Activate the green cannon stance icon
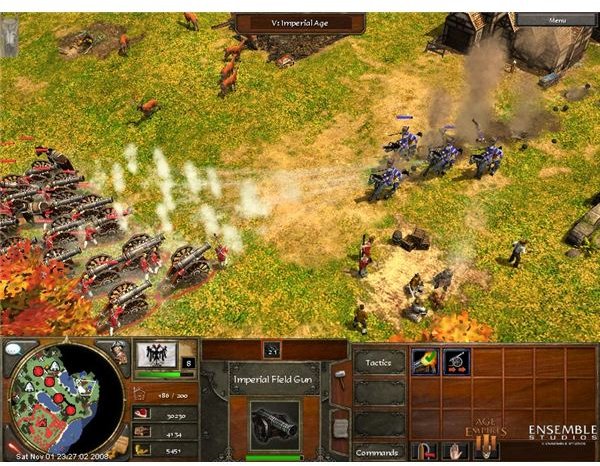This screenshot has width=600, height=466. [x=424, y=361]
